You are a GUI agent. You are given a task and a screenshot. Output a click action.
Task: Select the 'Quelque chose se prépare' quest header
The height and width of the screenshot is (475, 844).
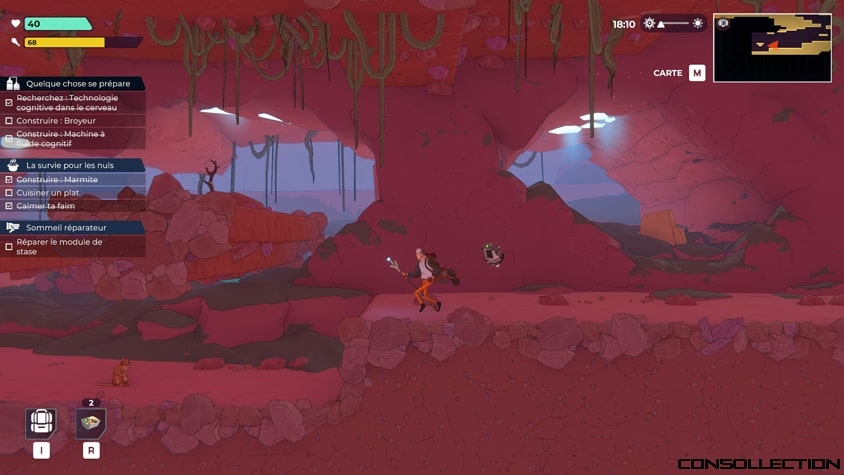click(x=77, y=84)
